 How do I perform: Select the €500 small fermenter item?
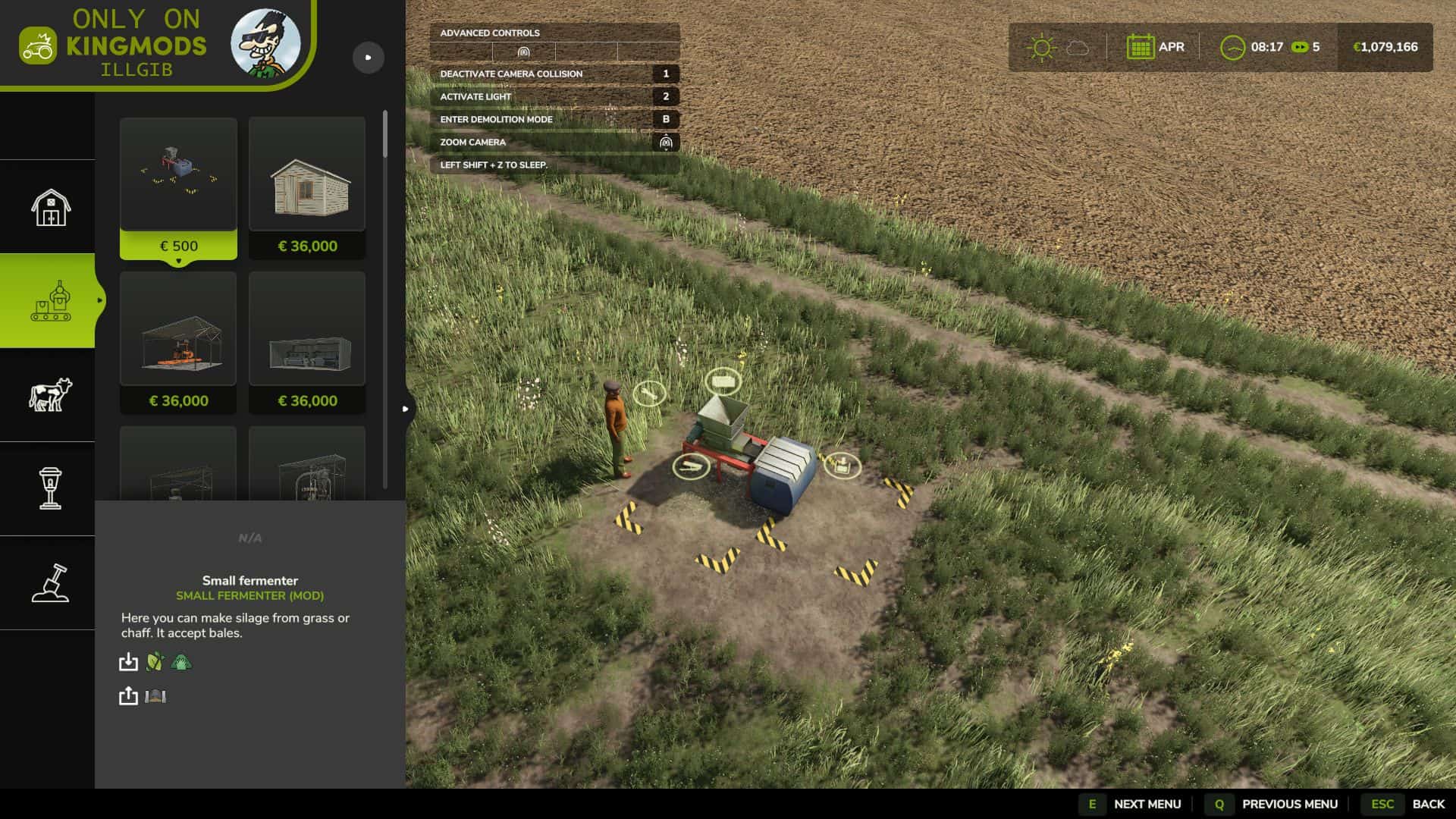click(178, 188)
